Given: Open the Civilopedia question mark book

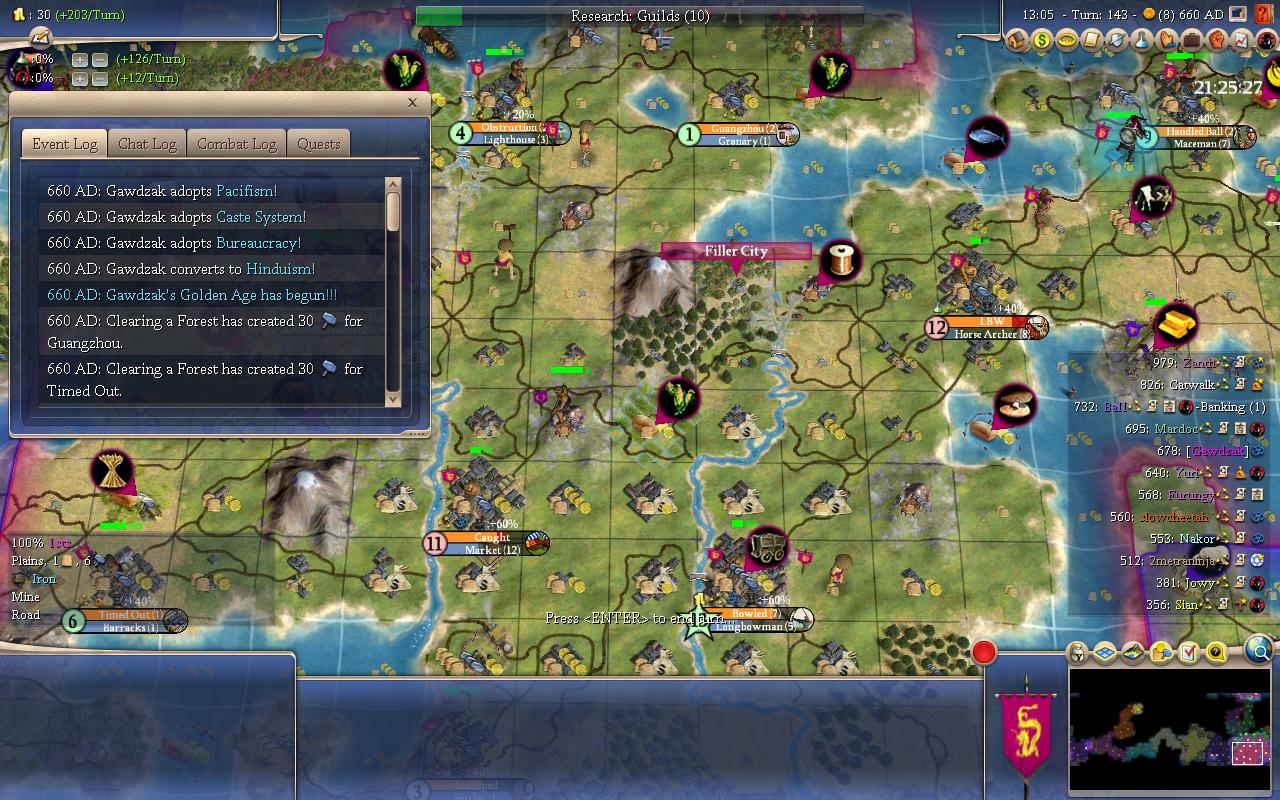Looking at the screenshot, I should click(1266, 14).
